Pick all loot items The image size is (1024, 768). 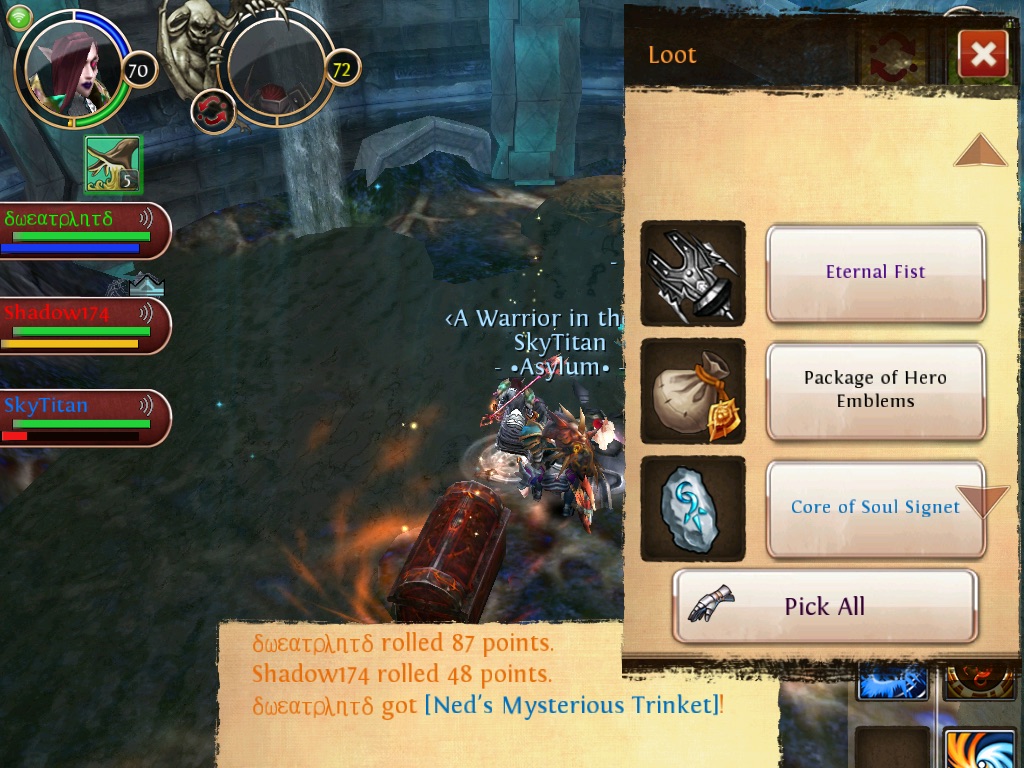pos(824,606)
